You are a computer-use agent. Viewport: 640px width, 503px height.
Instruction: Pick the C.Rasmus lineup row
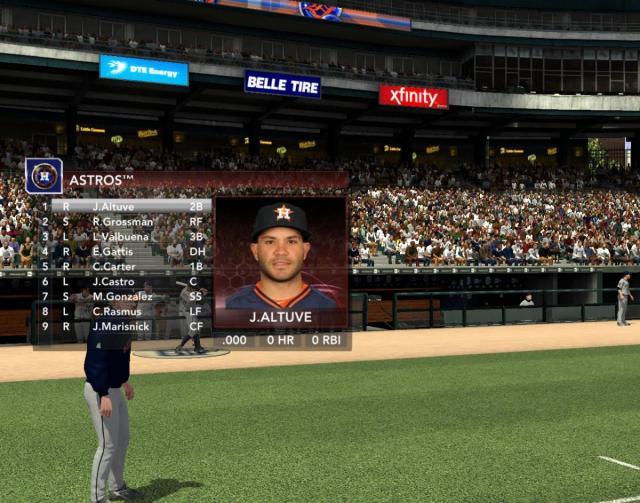pos(125,311)
